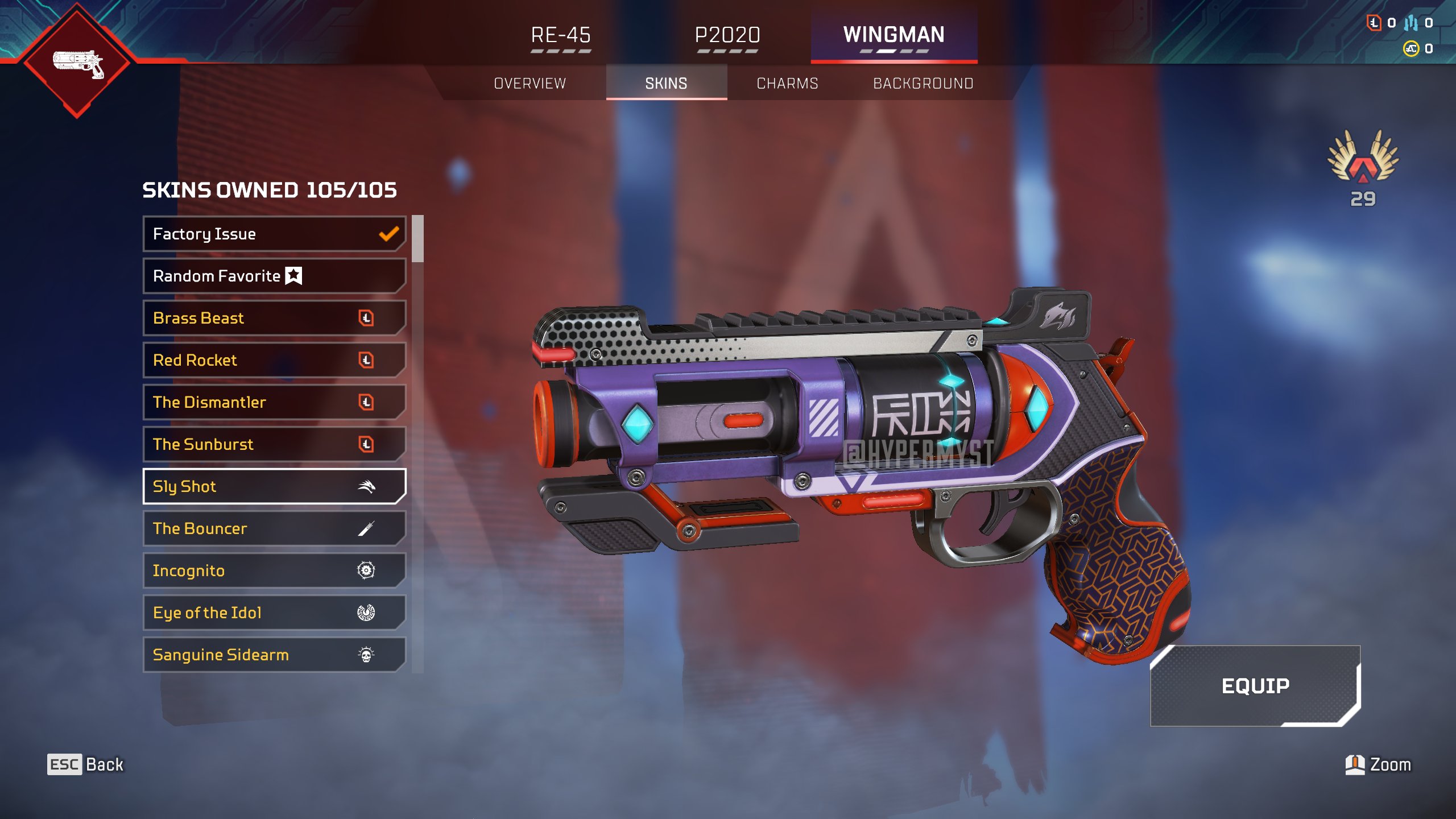Viewport: 1456px width, 819px height.
Task: Open the Wingman weapon tab
Action: pyautogui.click(x=894, y=35)
